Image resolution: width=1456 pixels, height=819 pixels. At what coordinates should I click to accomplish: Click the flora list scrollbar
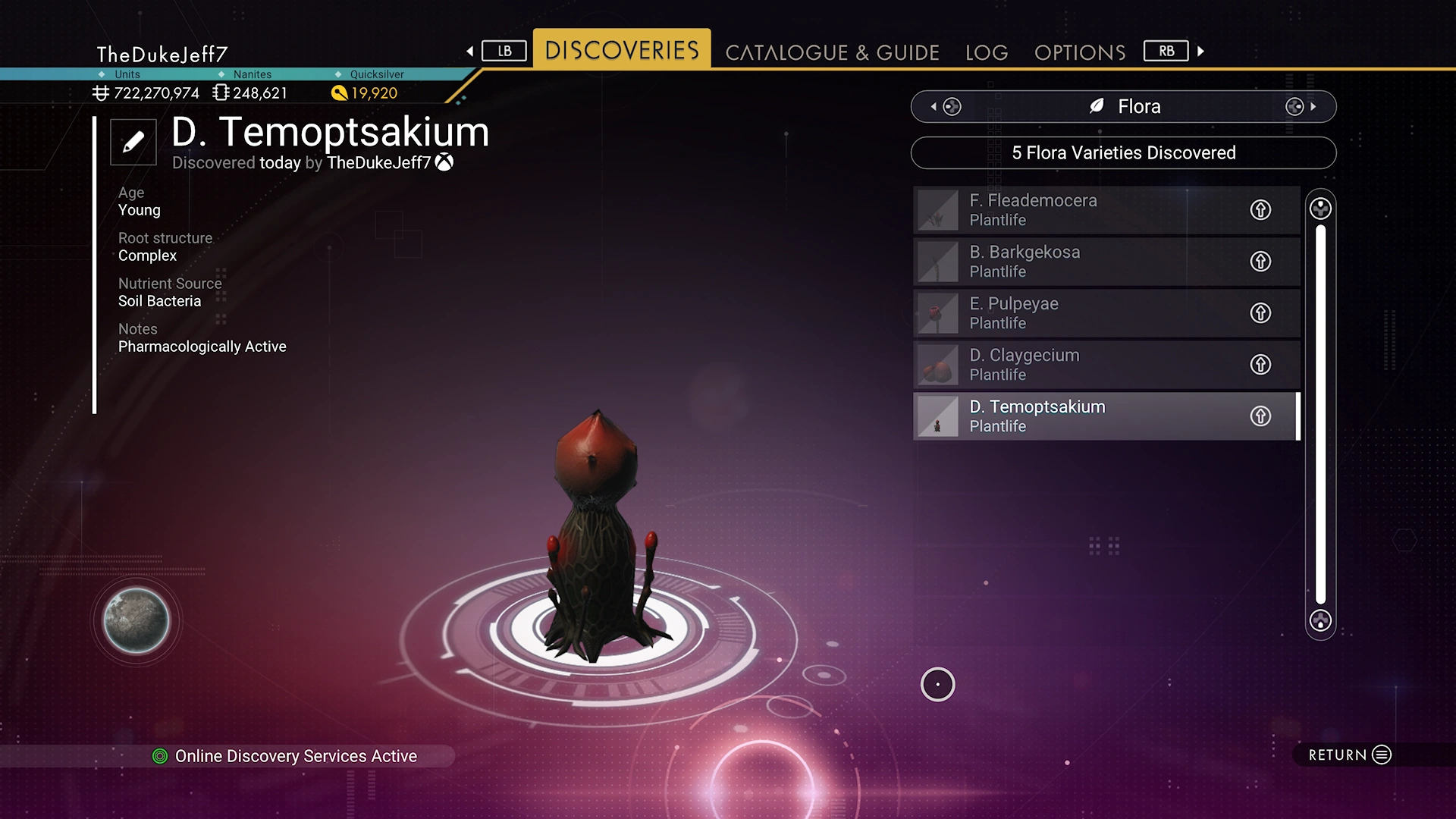[1320, 414]
